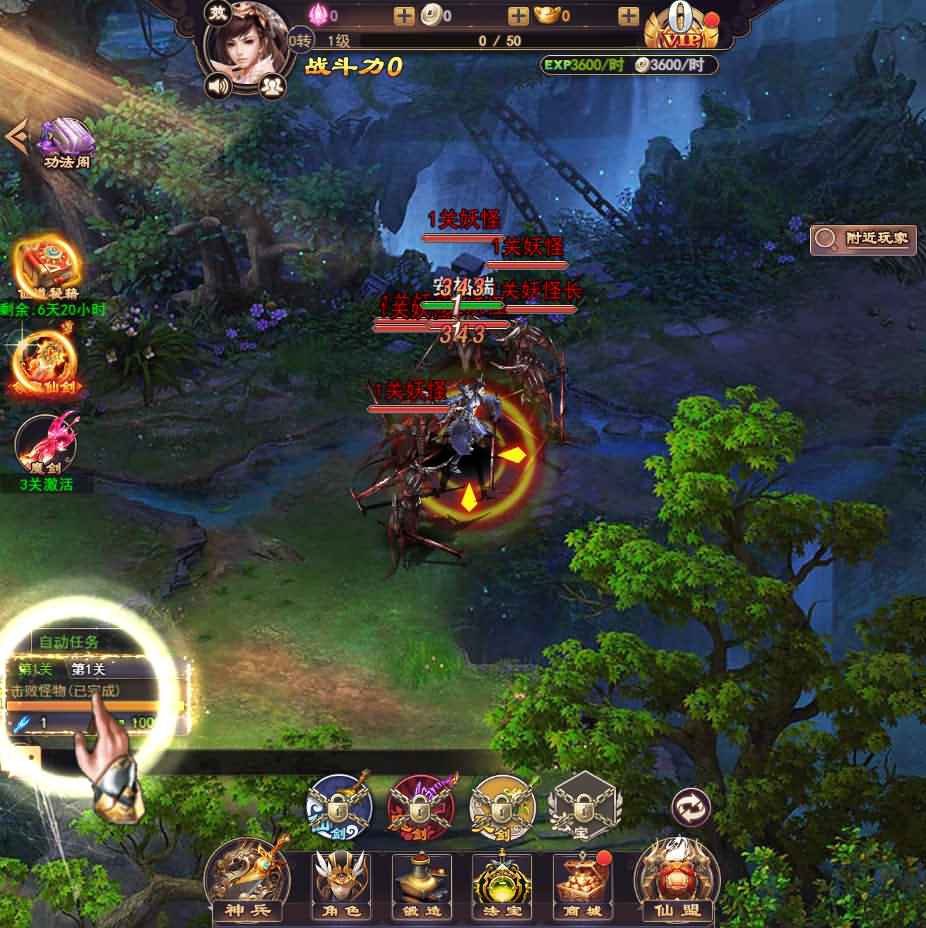This screenshot has height=928, width=926.
Task: Open the 仙盟 guild menu
Action: (x=677, y=879)
